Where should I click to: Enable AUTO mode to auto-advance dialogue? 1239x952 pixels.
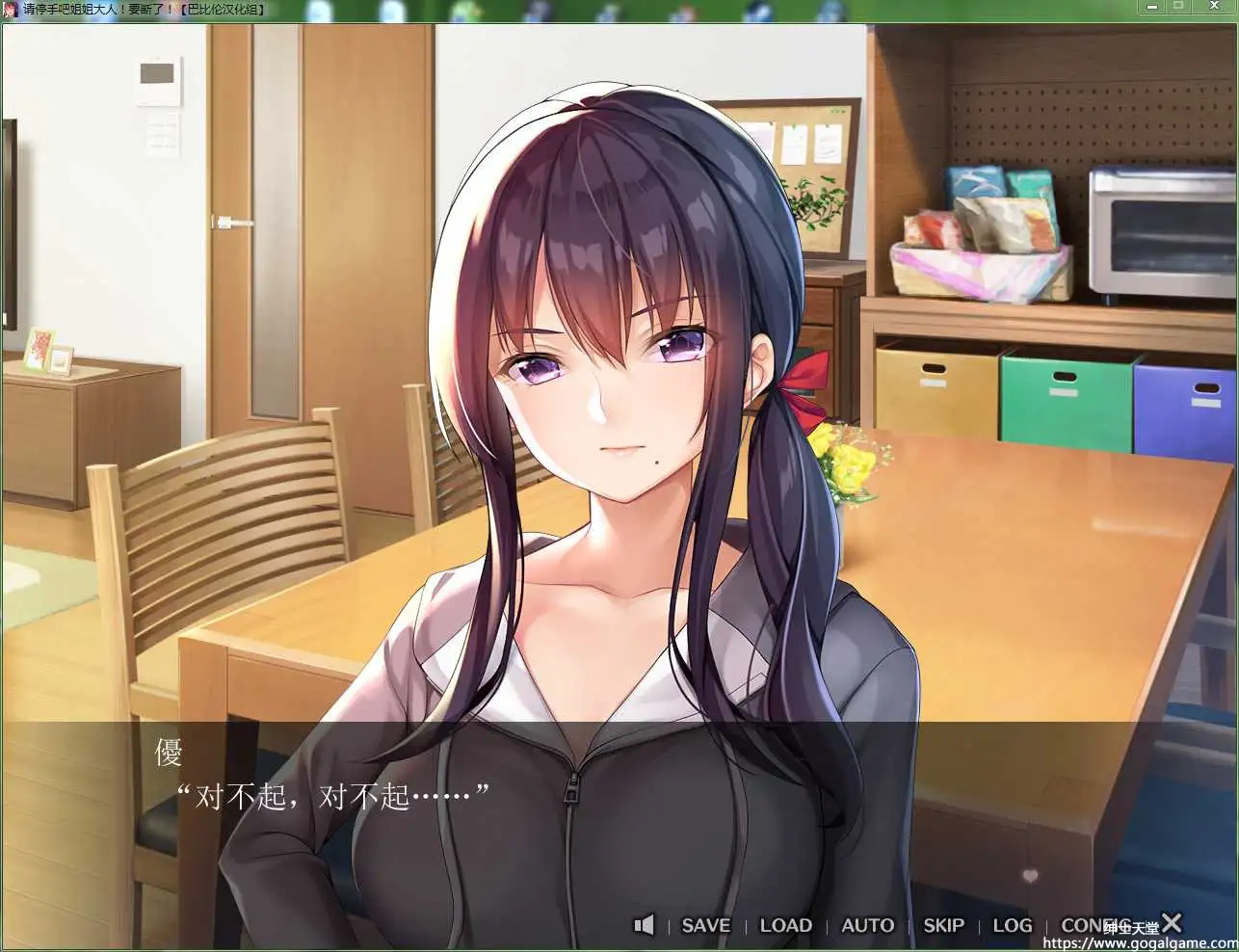point(866,925)
